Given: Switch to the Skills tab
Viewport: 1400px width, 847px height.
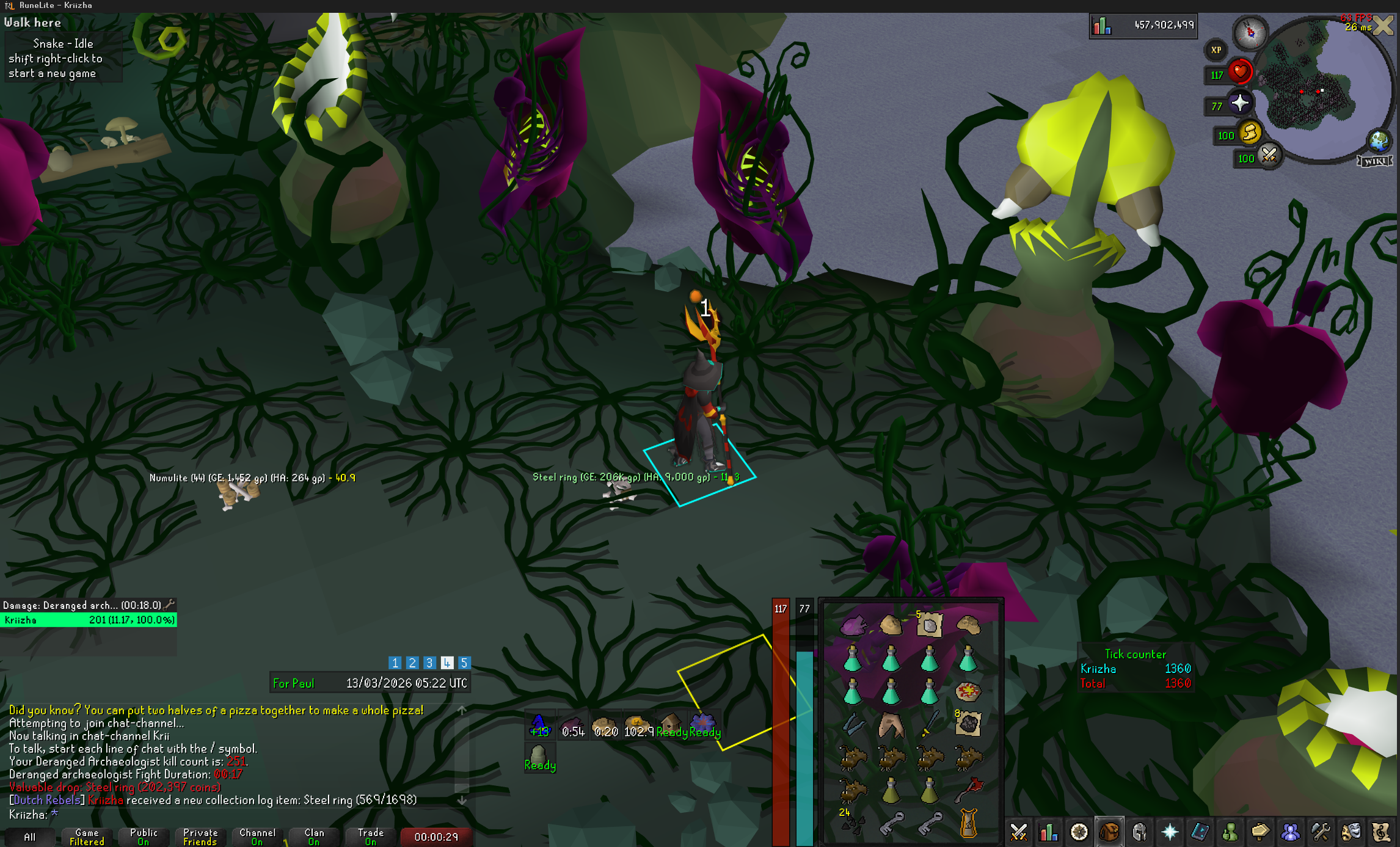Looking at the screenshot, I should tap(1048, 832).
